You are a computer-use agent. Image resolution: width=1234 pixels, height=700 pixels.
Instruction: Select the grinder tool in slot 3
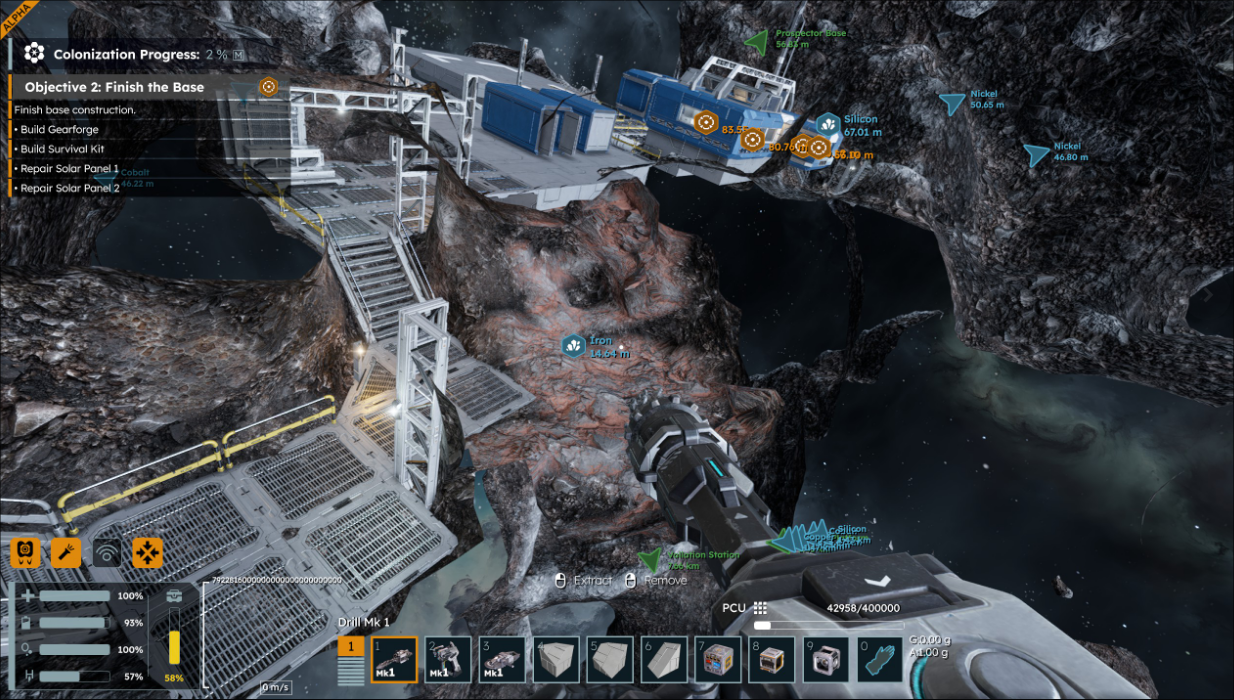coord(502,660)
